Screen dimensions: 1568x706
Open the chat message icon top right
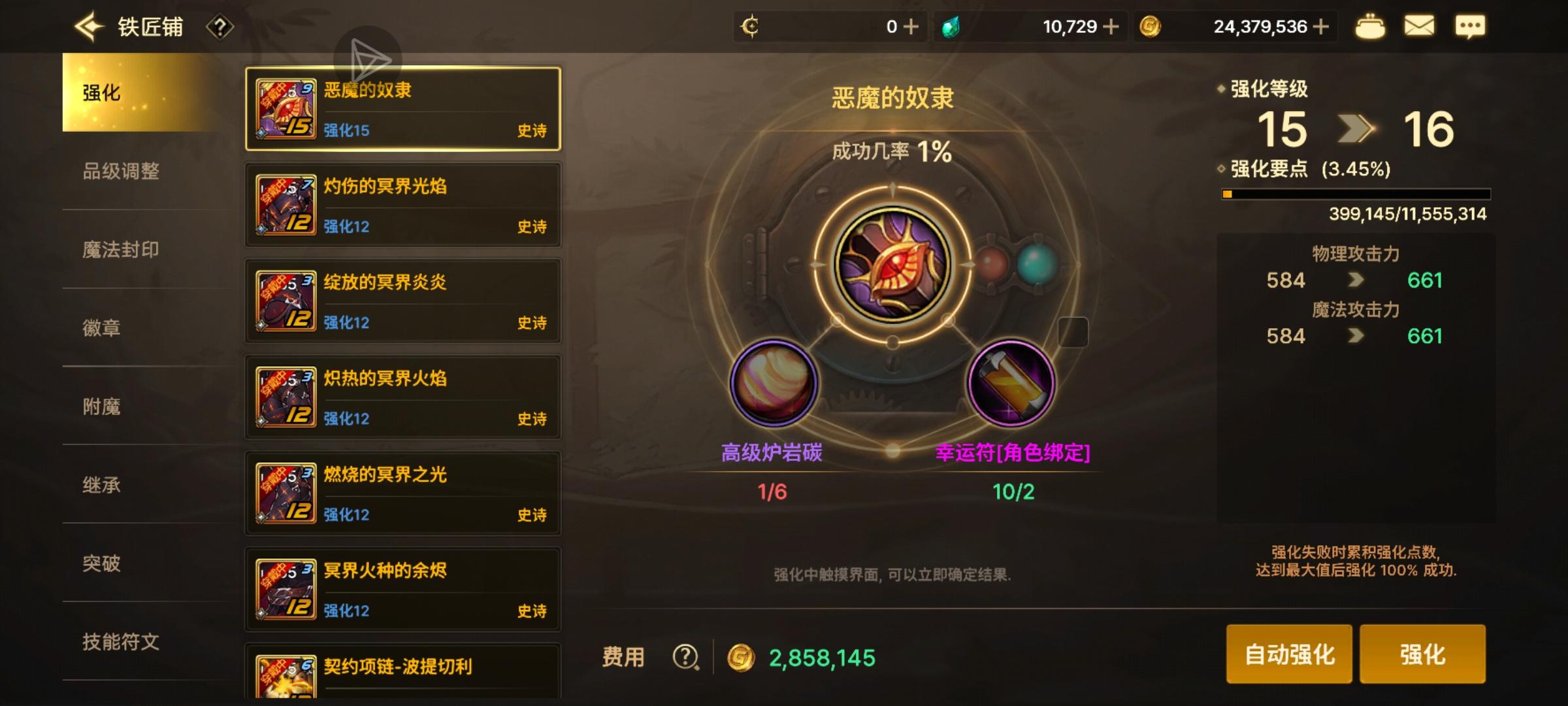[1471, 26]
